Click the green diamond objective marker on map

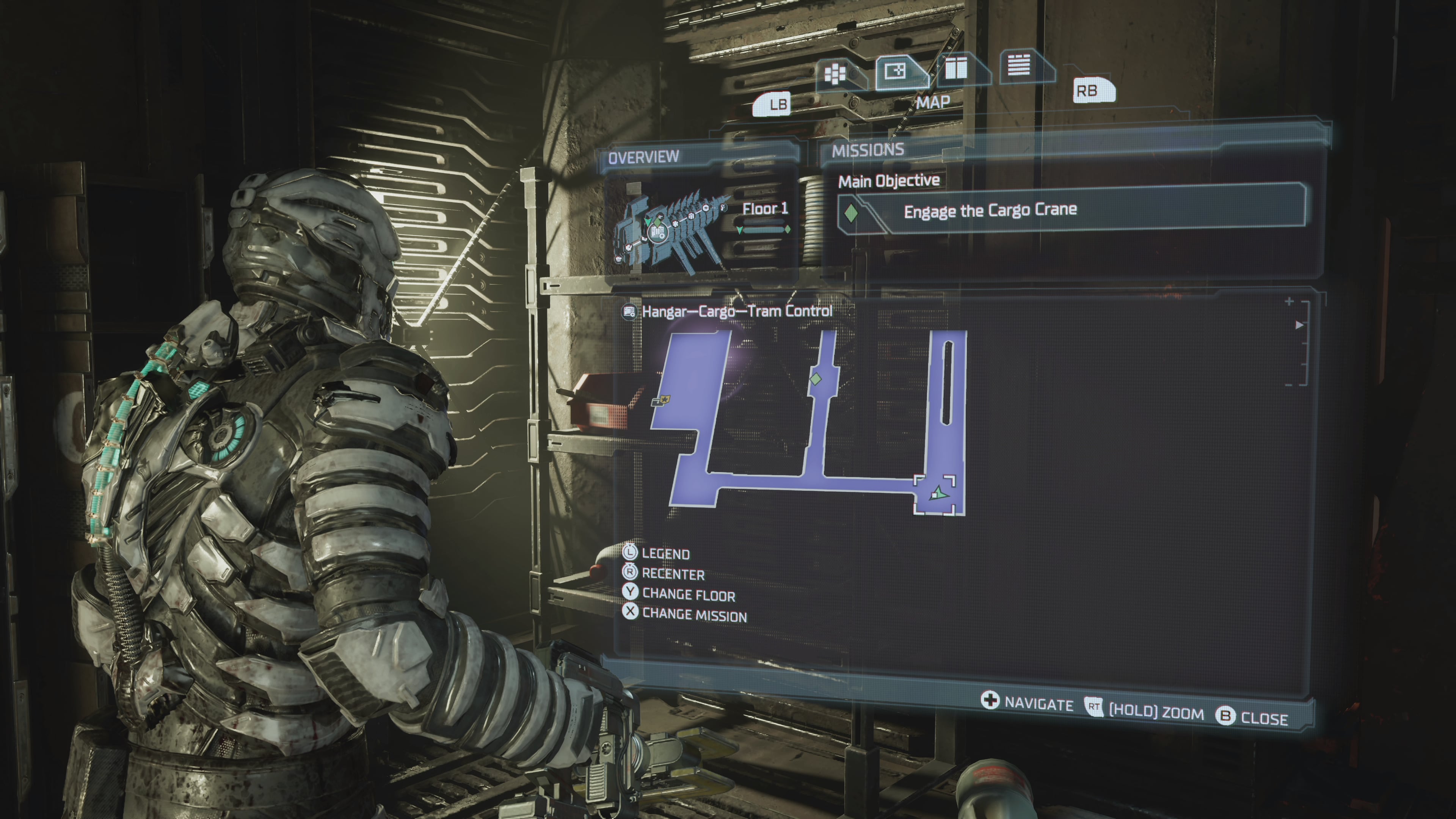point(815,379)
